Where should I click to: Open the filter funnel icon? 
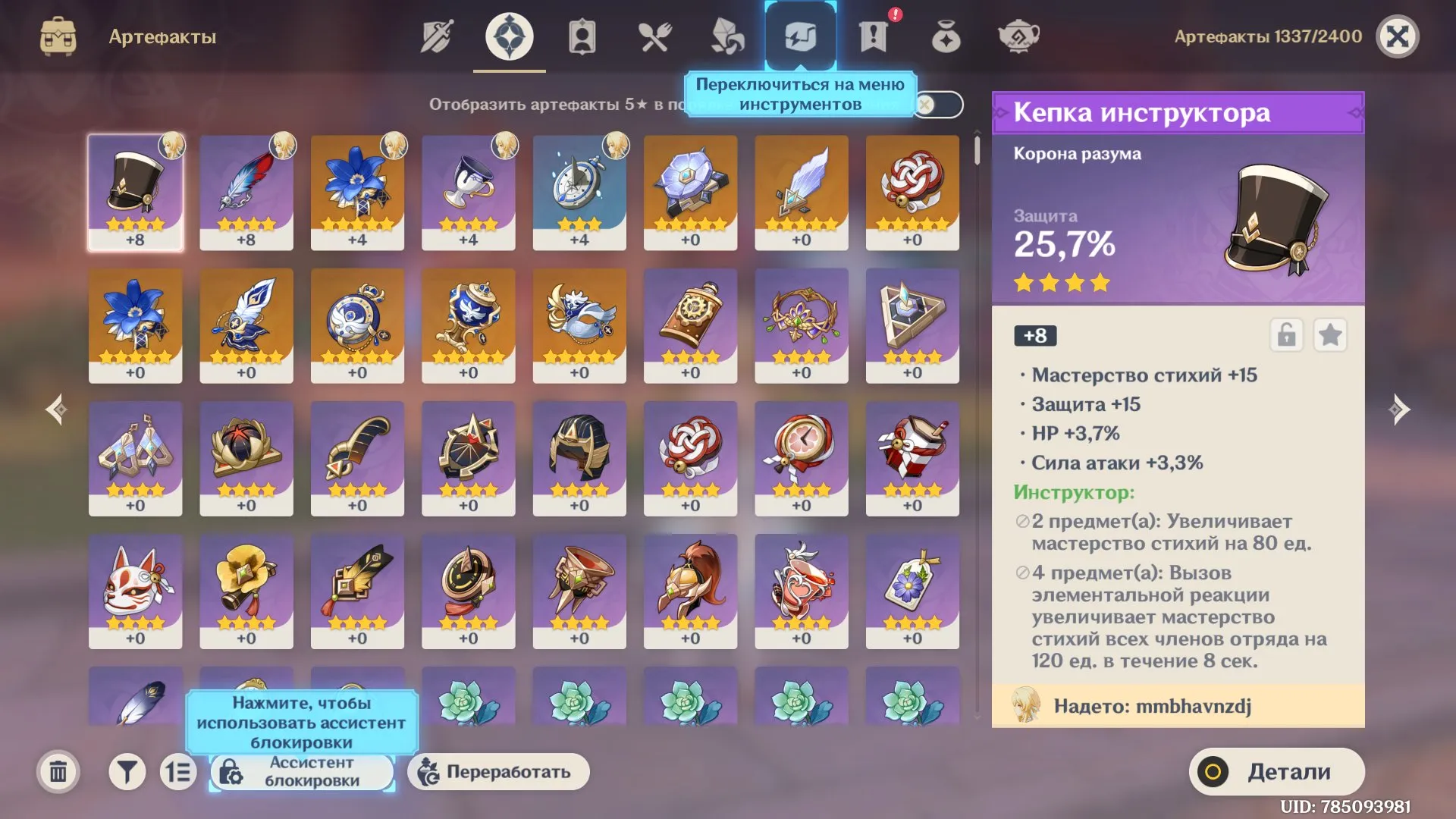click(x=127, y=771)
